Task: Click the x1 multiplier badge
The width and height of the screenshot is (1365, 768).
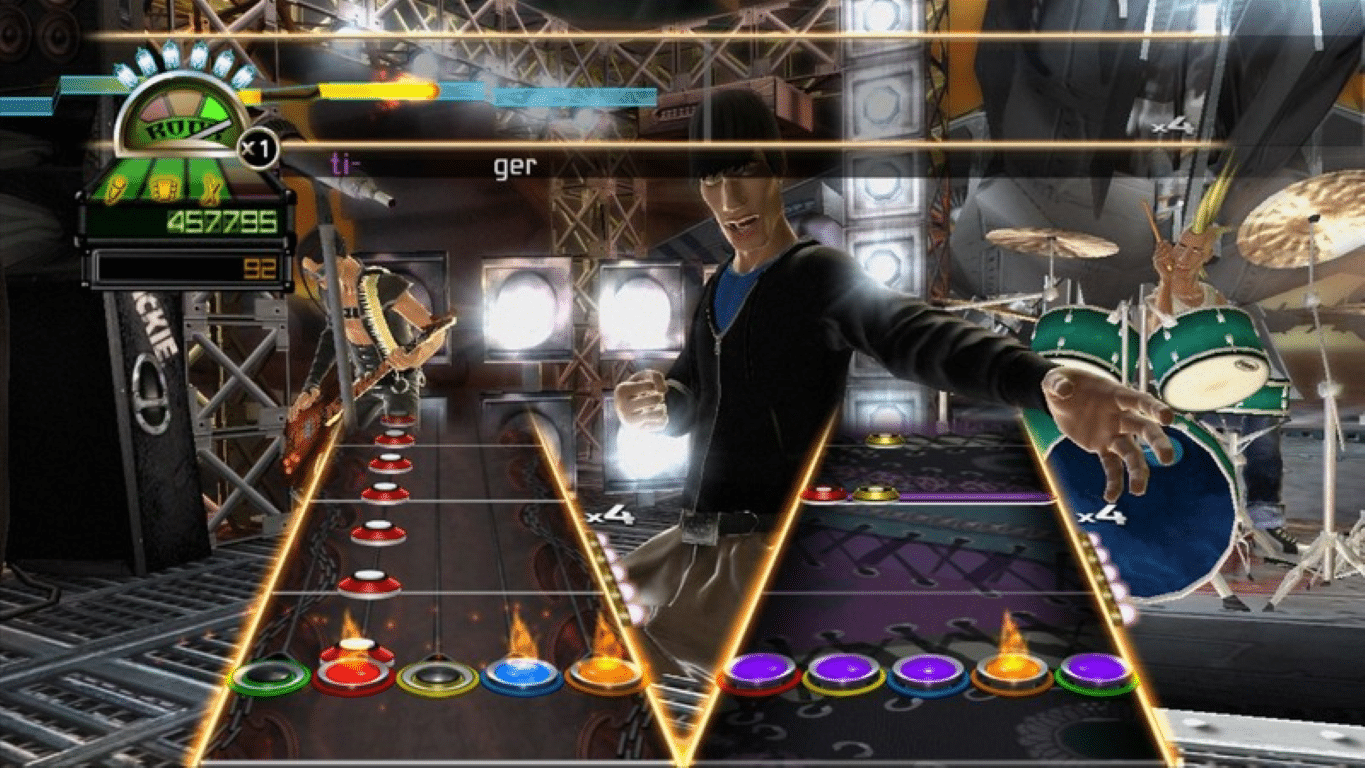Action: coord(256,147)
